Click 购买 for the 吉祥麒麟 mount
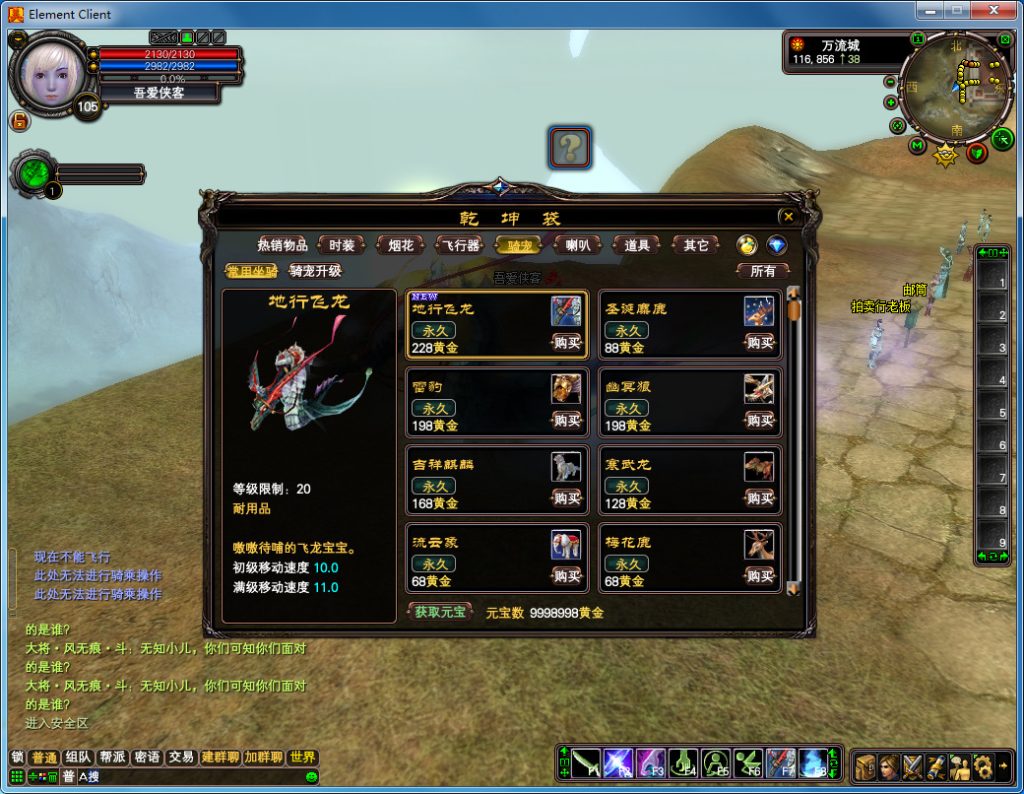This screenshot has width=1024, height=794. pos(567,498)
